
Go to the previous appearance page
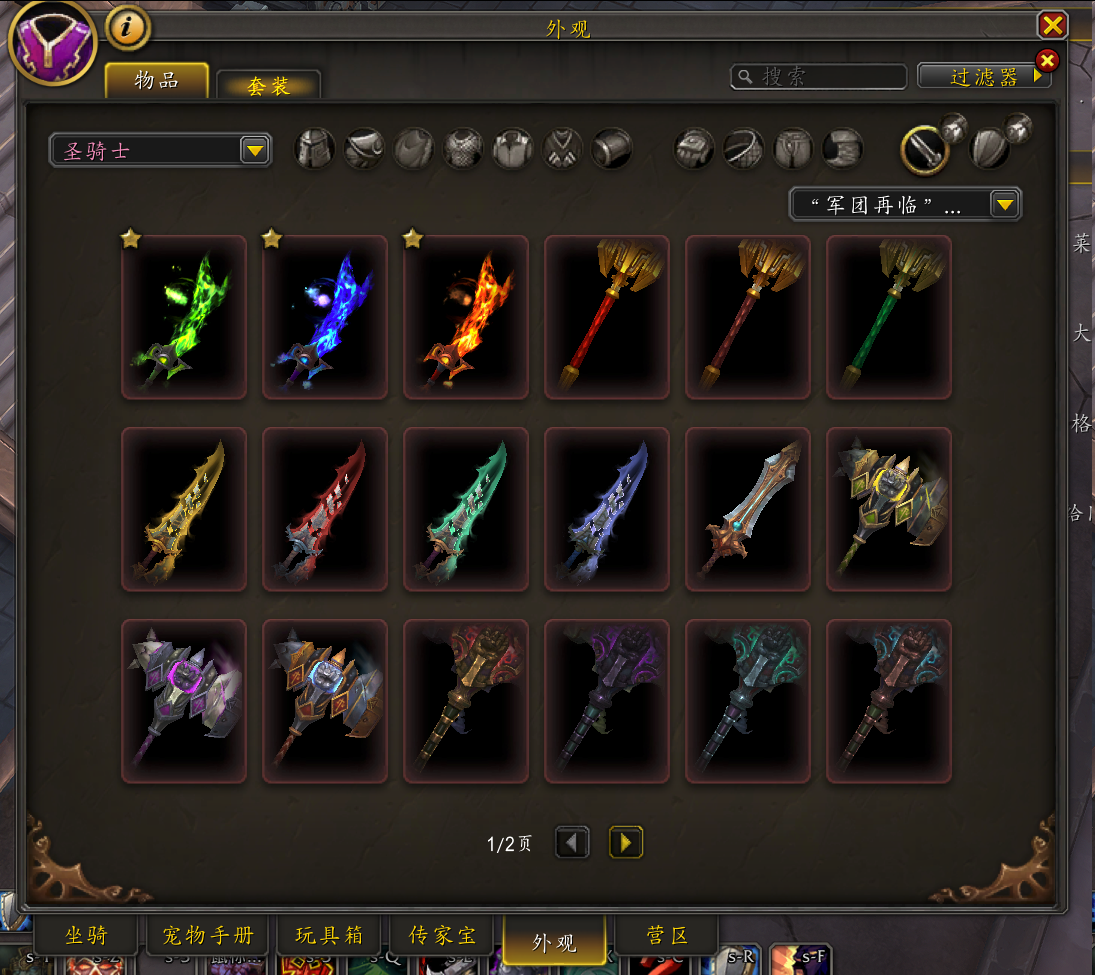572,843
